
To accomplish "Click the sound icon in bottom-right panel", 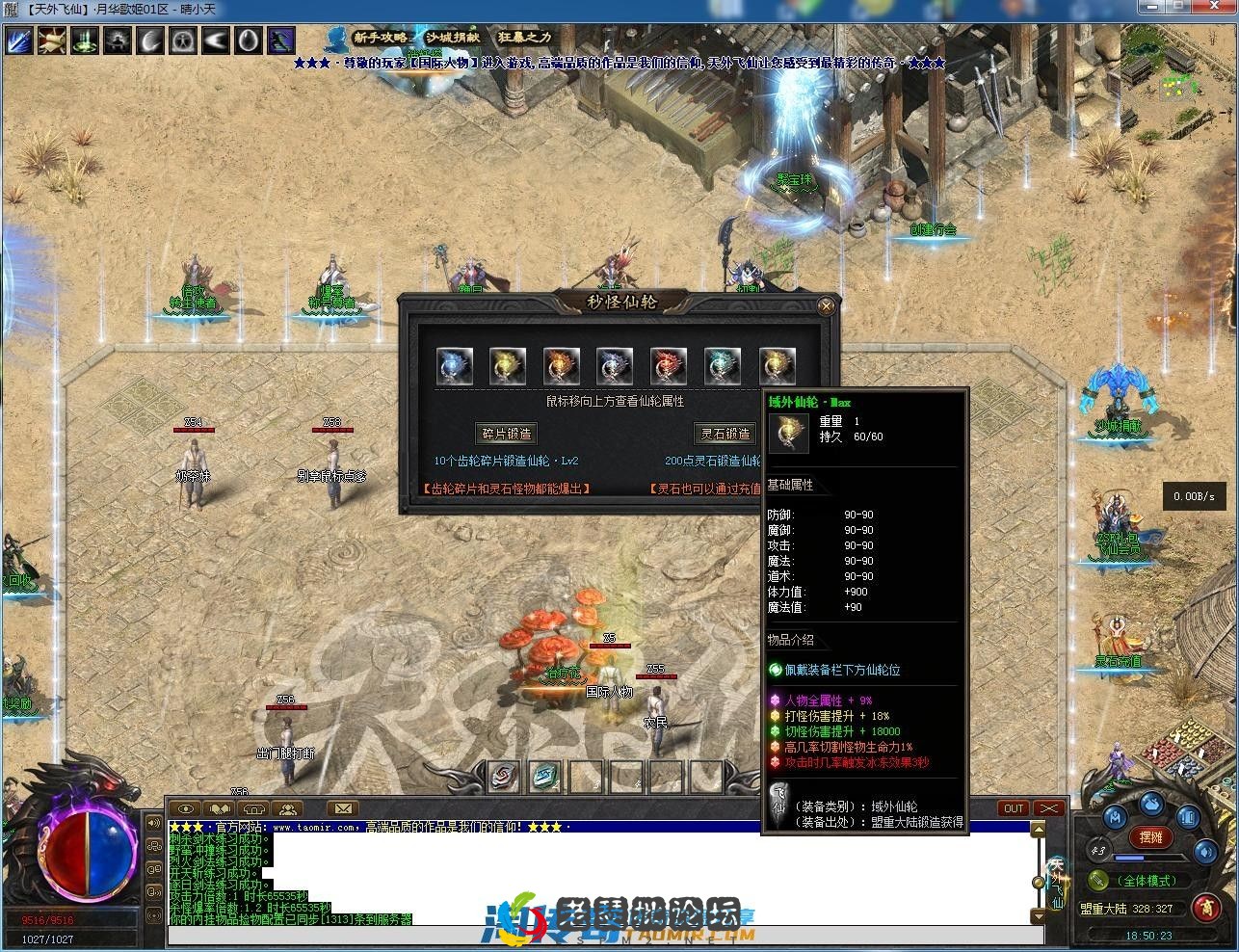I will pyautogui.click(x=1203, y=851).
